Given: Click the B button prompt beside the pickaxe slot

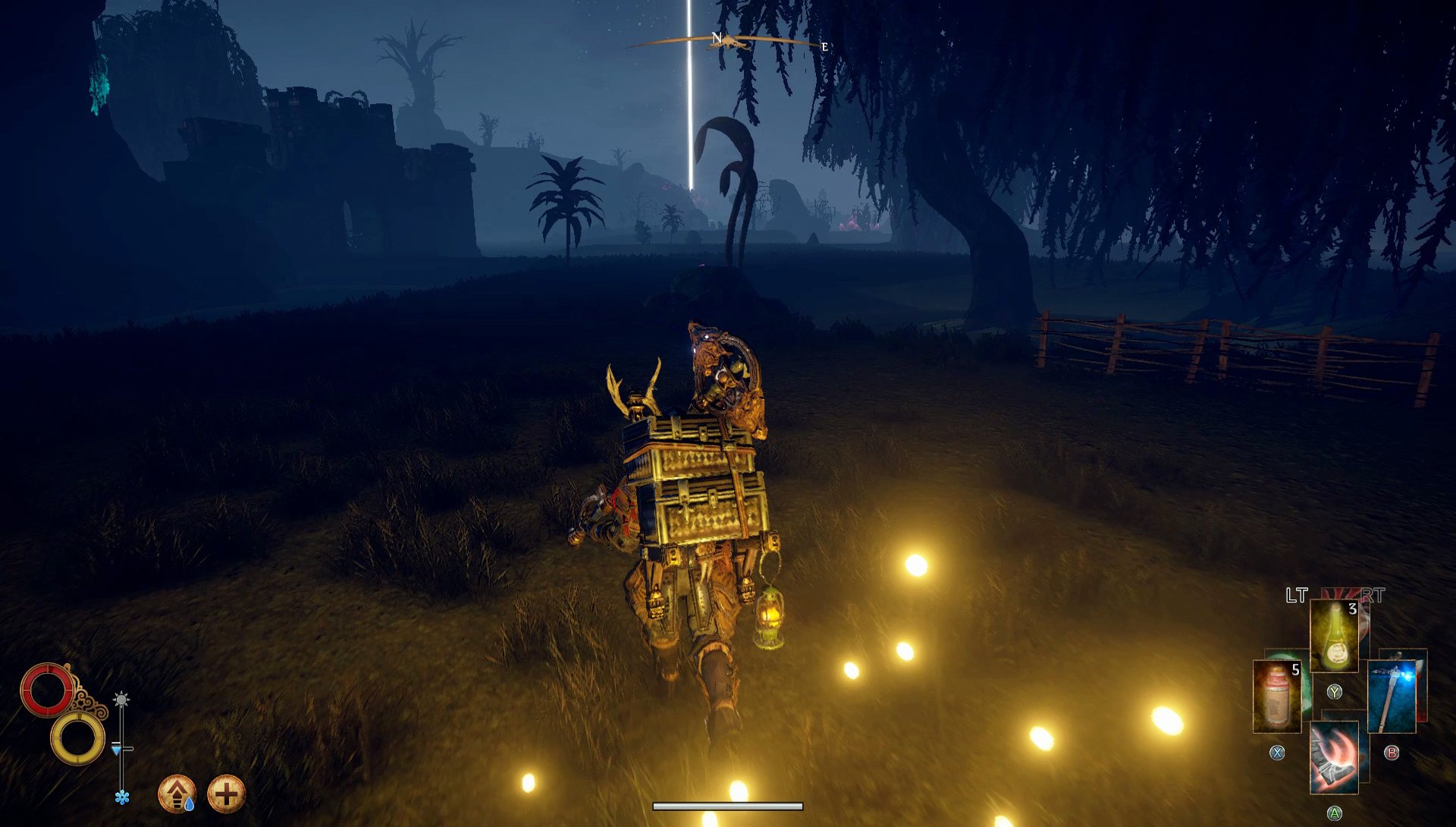Looking at the screenshot, I should [1392, 754].
